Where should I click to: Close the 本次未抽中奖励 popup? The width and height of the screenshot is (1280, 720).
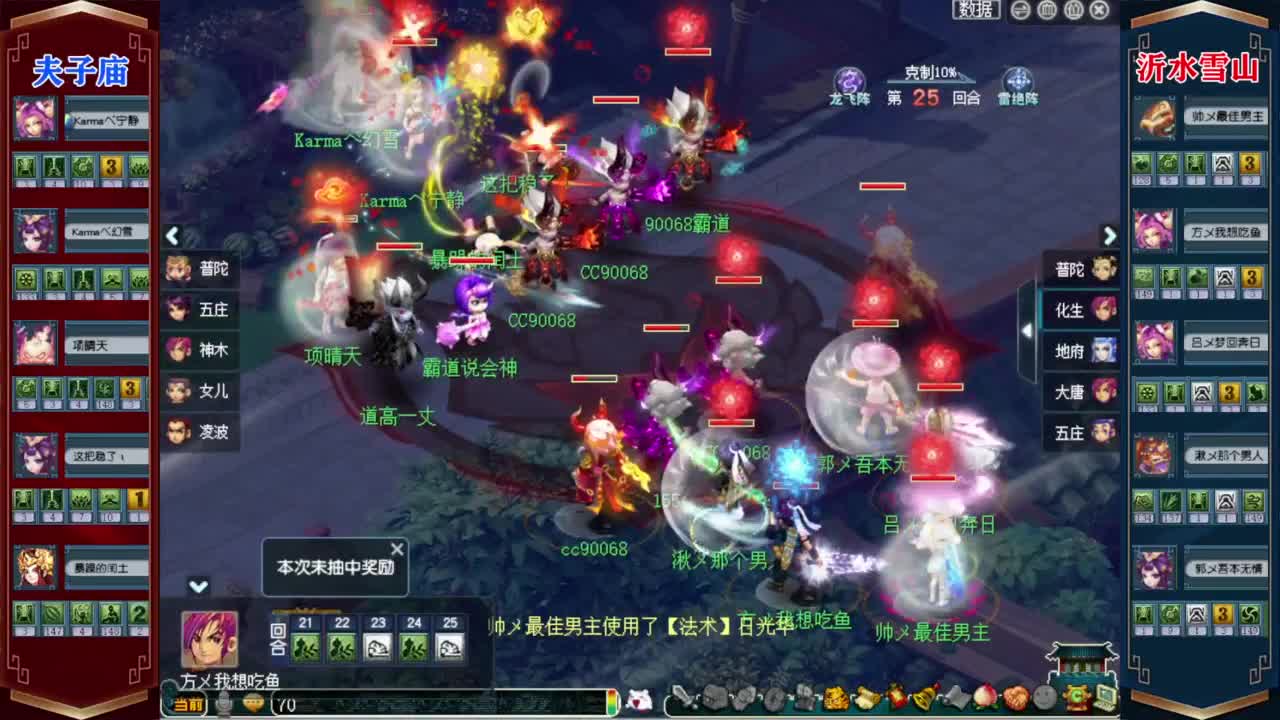[398, 548]
